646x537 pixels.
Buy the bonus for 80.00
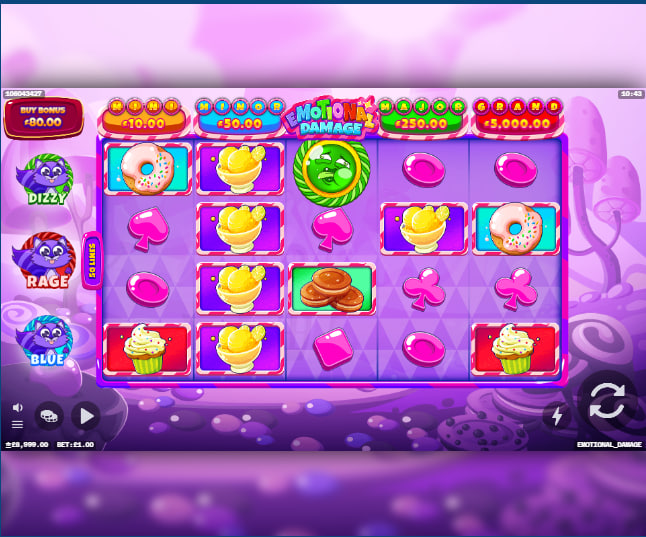43,118
